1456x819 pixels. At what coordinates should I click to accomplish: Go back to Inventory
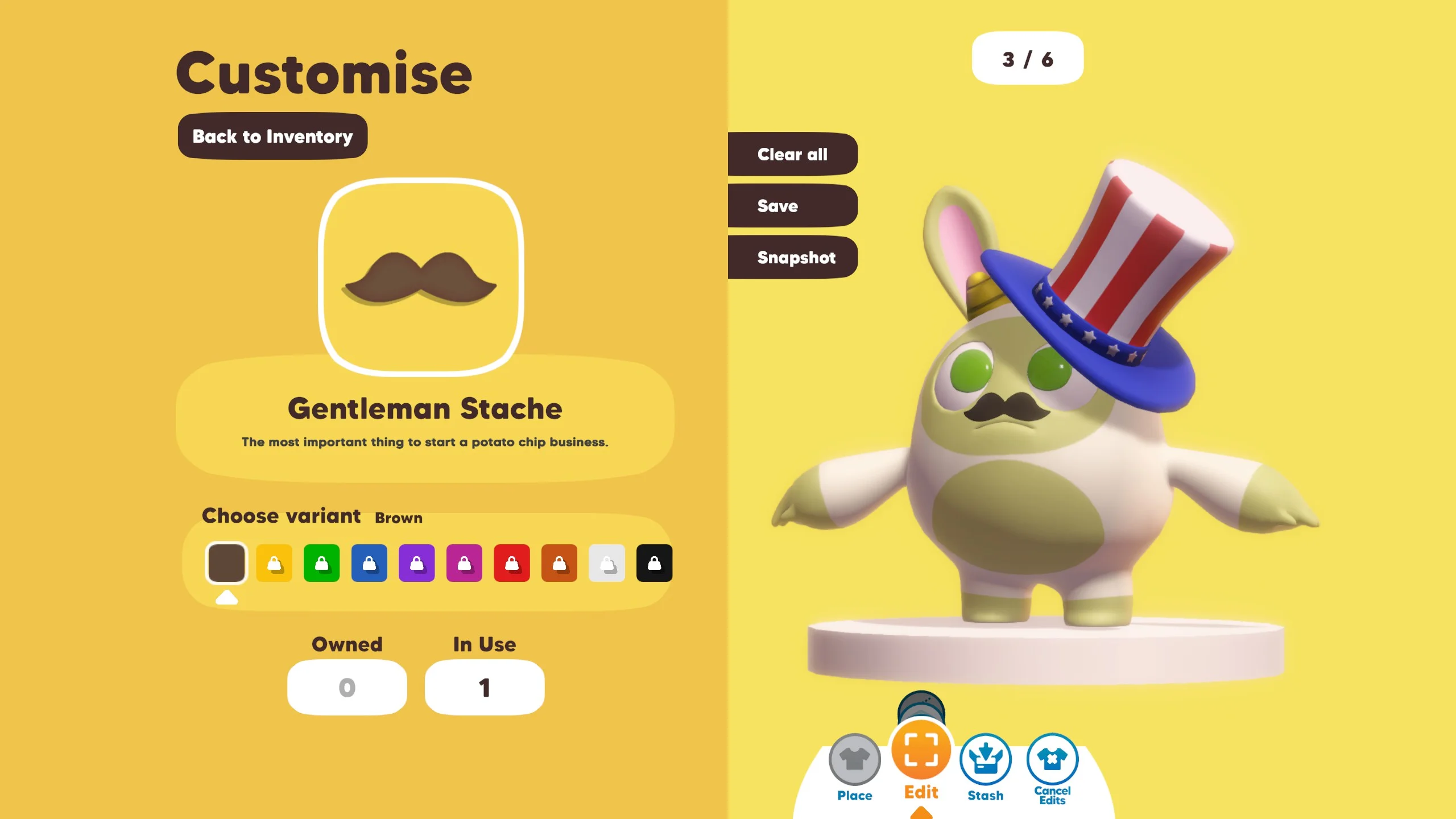pyautogui.click(x=272, y=136)
